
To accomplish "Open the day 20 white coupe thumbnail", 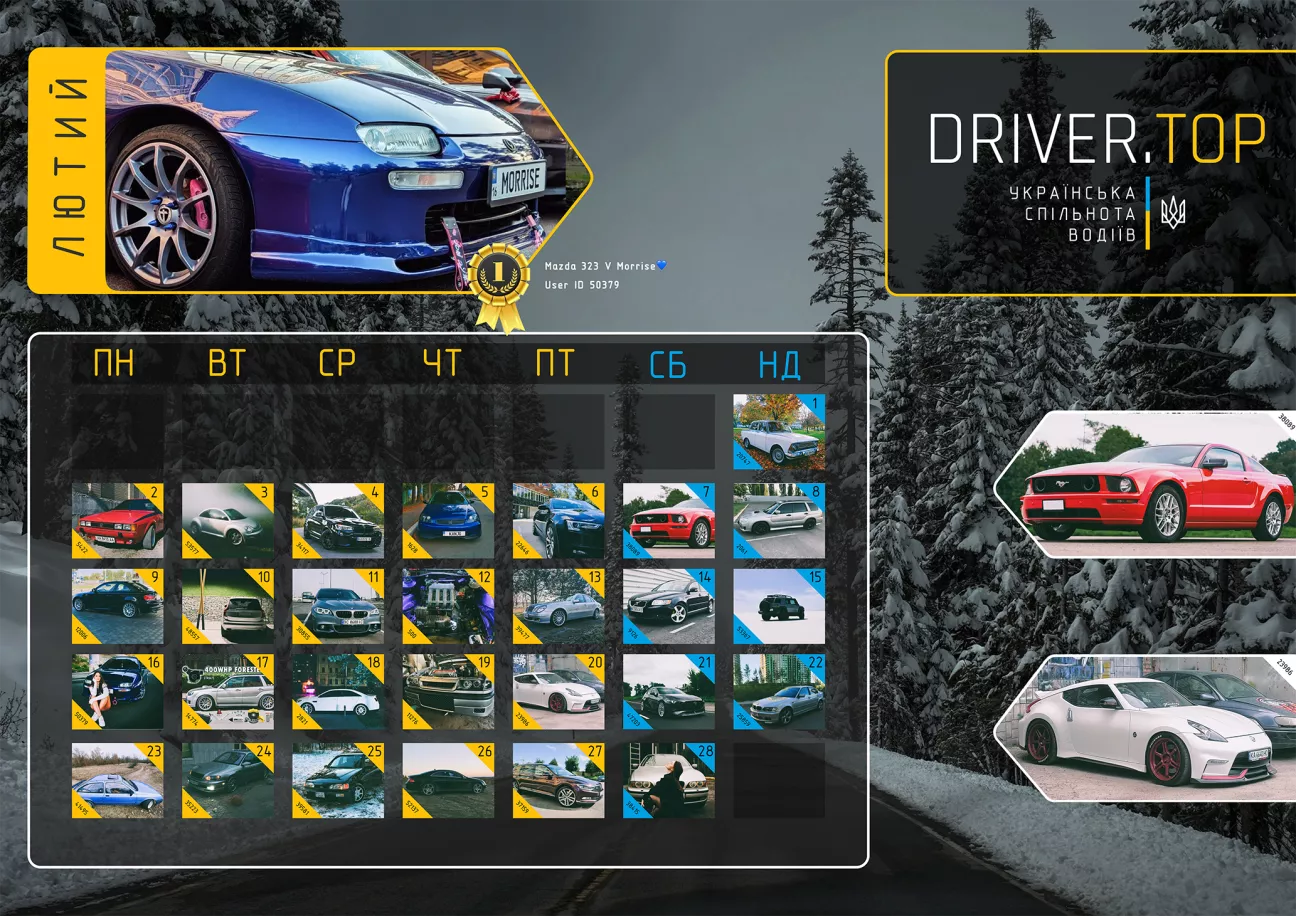I will pyautogui.click(x=558, y=692).
